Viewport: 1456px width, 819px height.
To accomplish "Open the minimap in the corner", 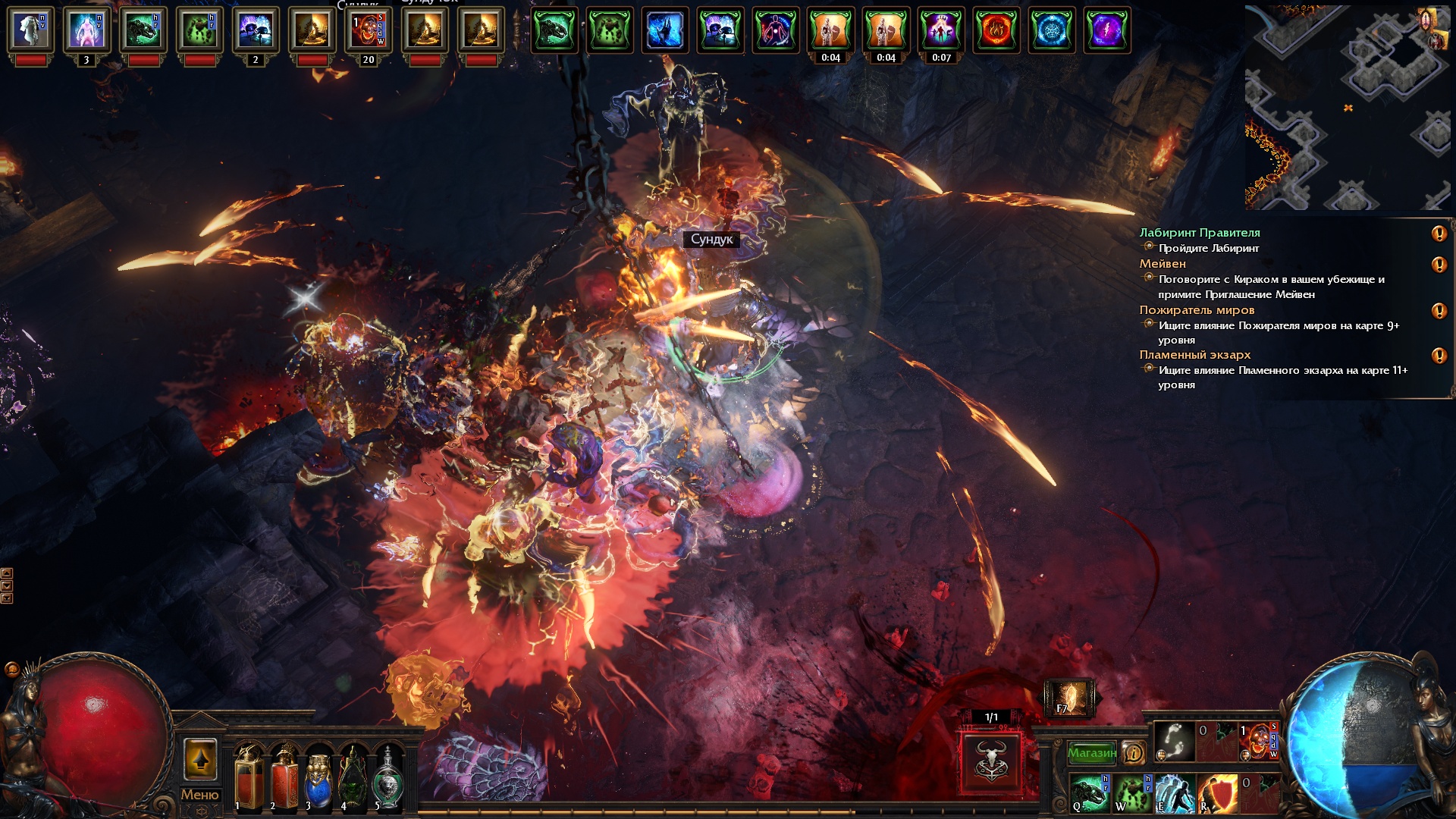I will tap(1348, 108).
